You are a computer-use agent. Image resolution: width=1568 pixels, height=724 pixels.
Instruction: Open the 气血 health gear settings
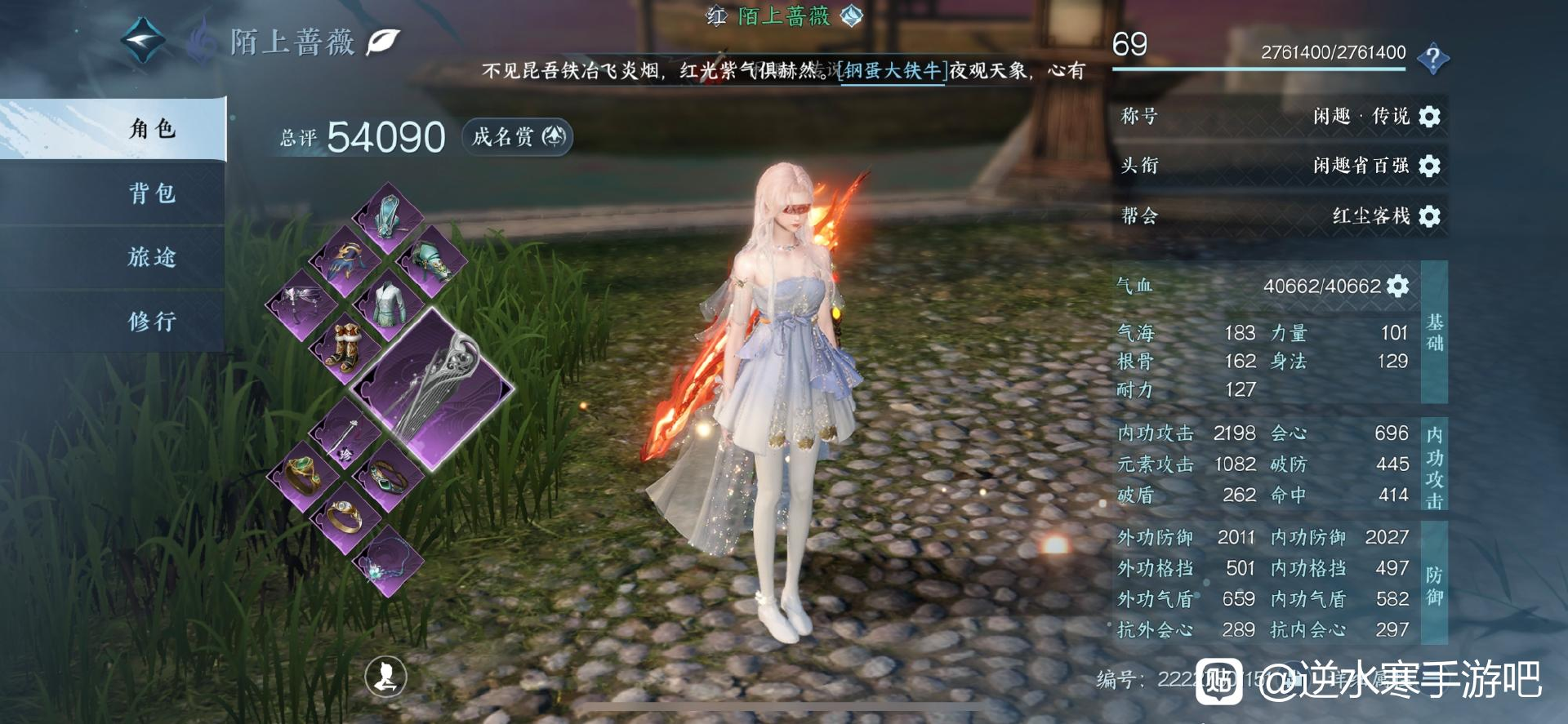click(1397, 286)
